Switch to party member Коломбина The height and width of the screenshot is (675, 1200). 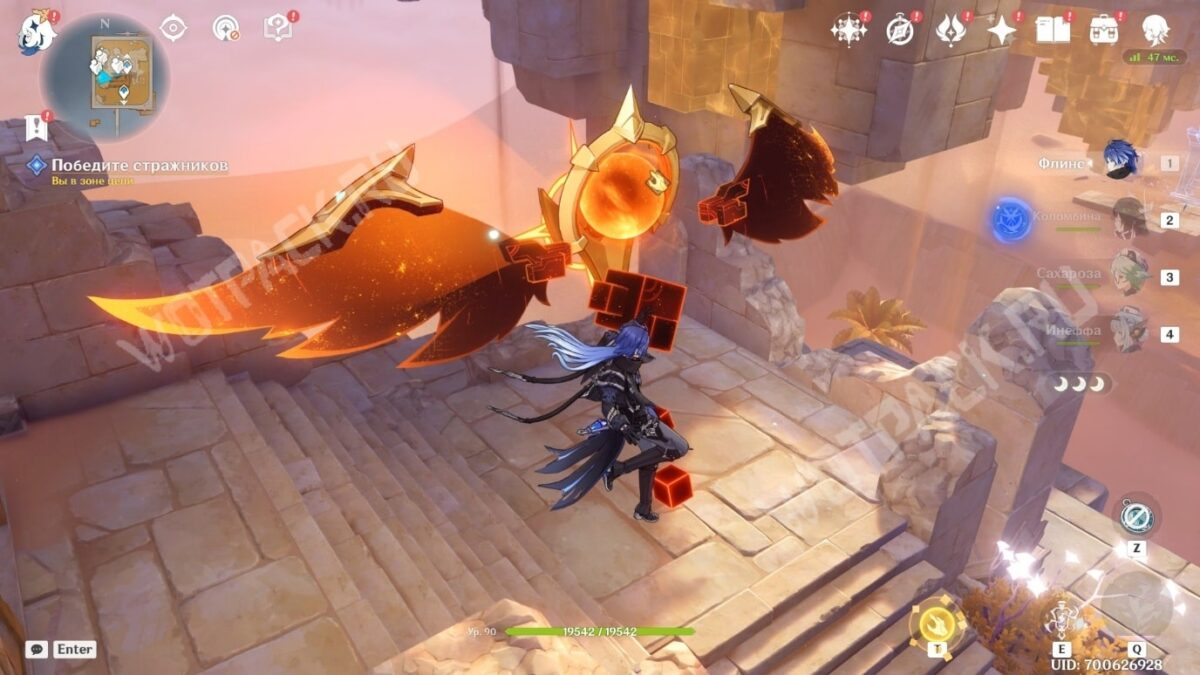point(1128,217)
